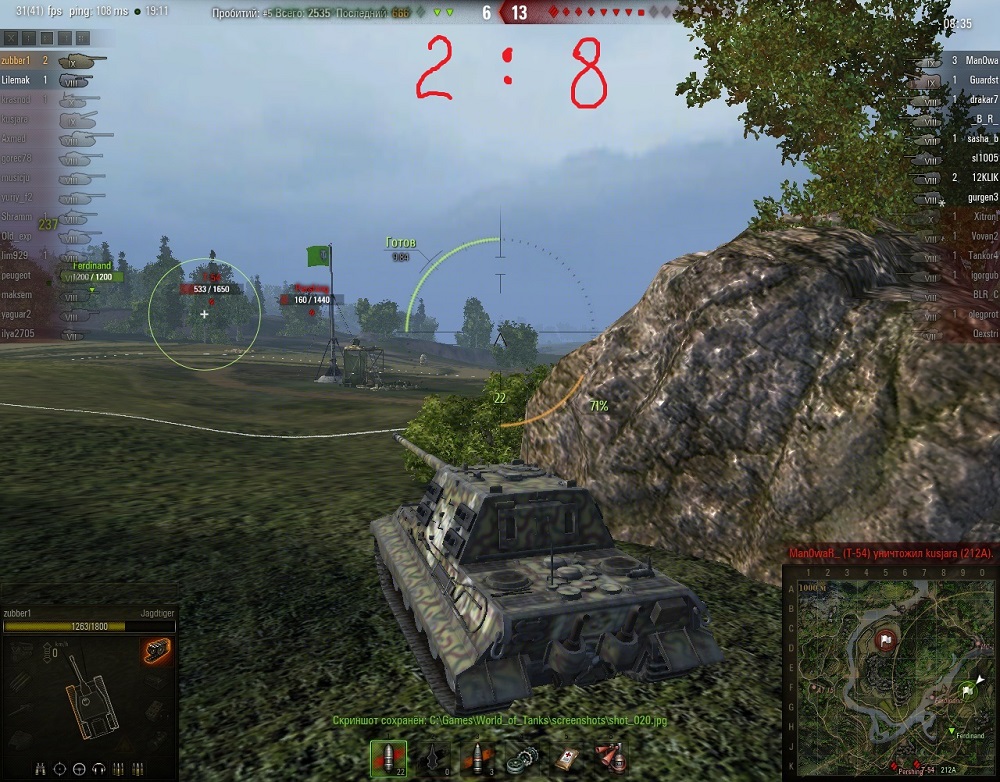
Task: Select the armor-piercing shell with 22 rounds
Action: point(388,759)
